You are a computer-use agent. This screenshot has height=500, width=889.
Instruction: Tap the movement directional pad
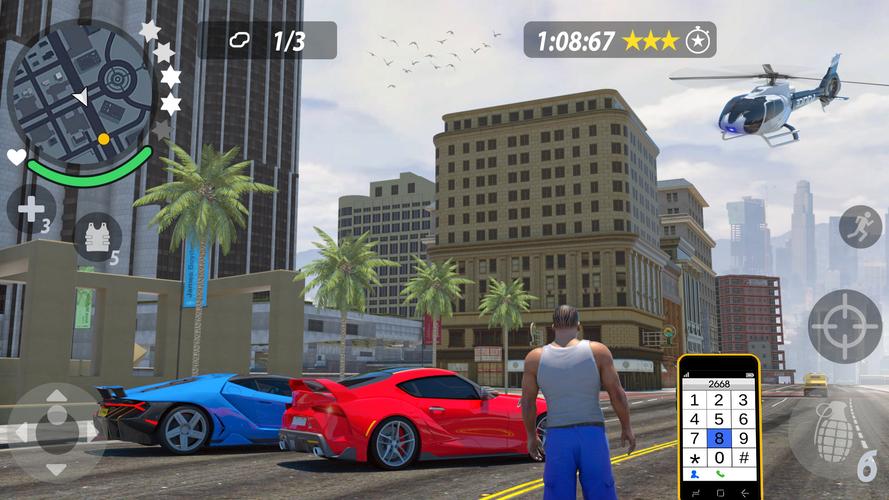(x=56, y=430)
